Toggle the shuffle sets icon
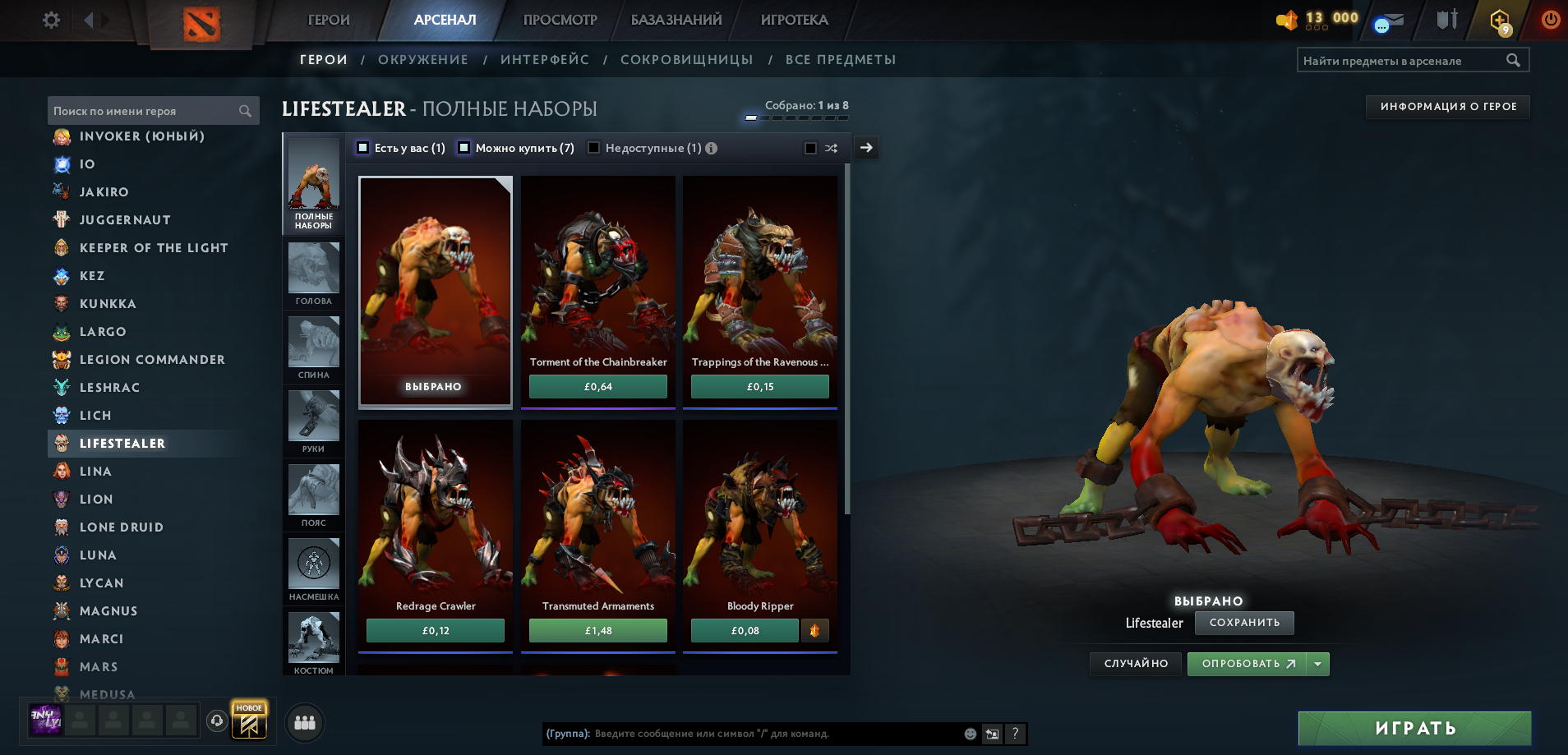The height and width of the screenshot is (755, 1568). point(832,148)
